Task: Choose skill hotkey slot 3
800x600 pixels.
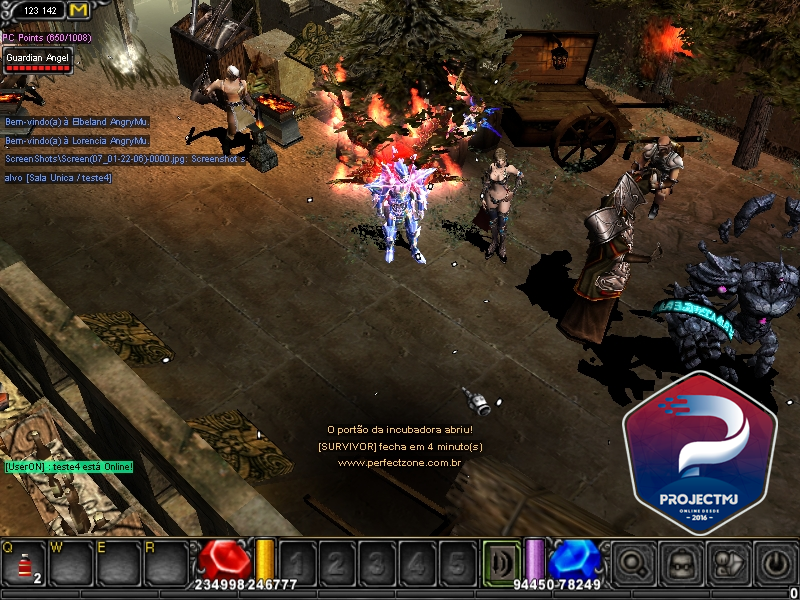Action: tap(376, 563)
